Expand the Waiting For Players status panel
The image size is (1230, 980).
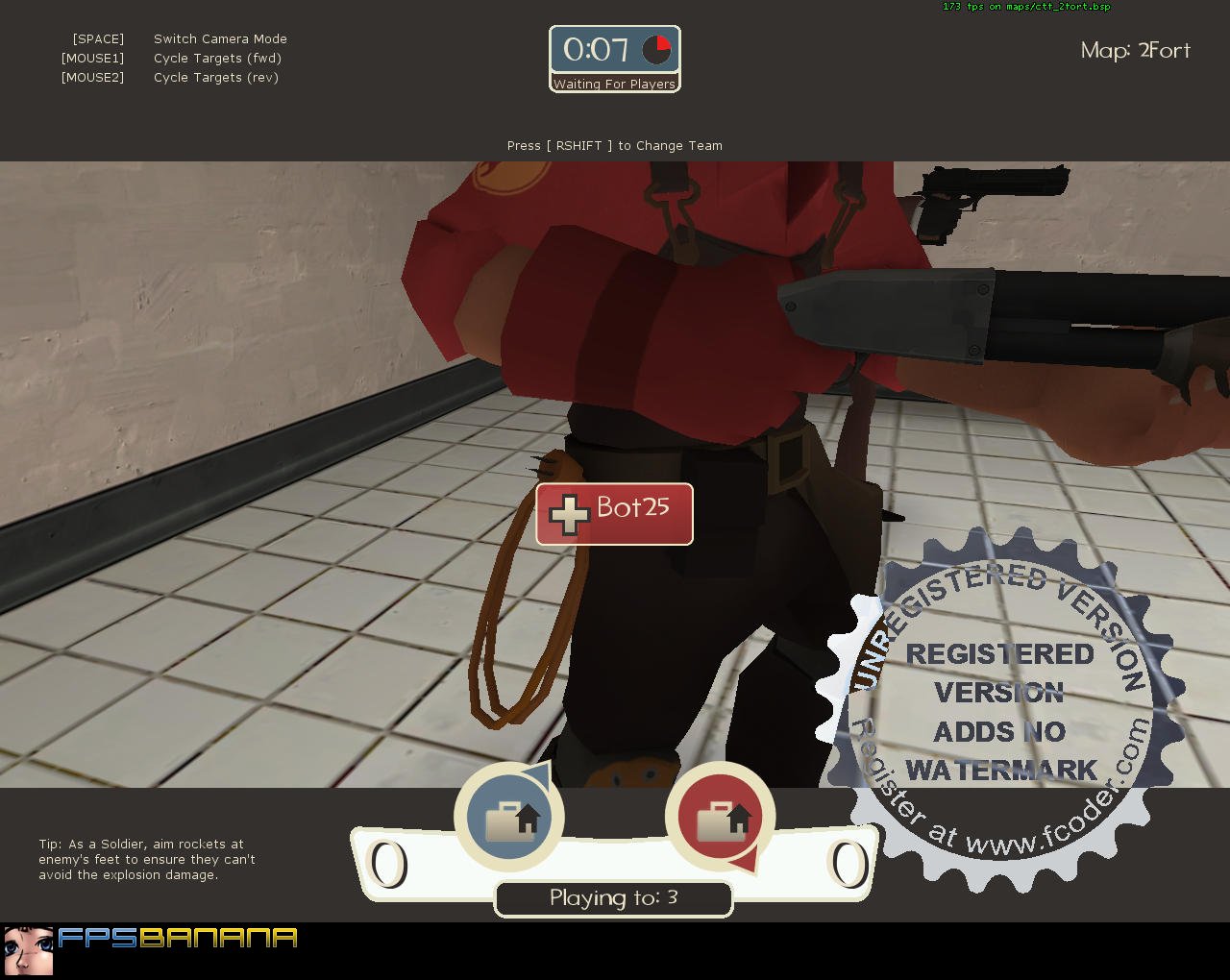615,85
